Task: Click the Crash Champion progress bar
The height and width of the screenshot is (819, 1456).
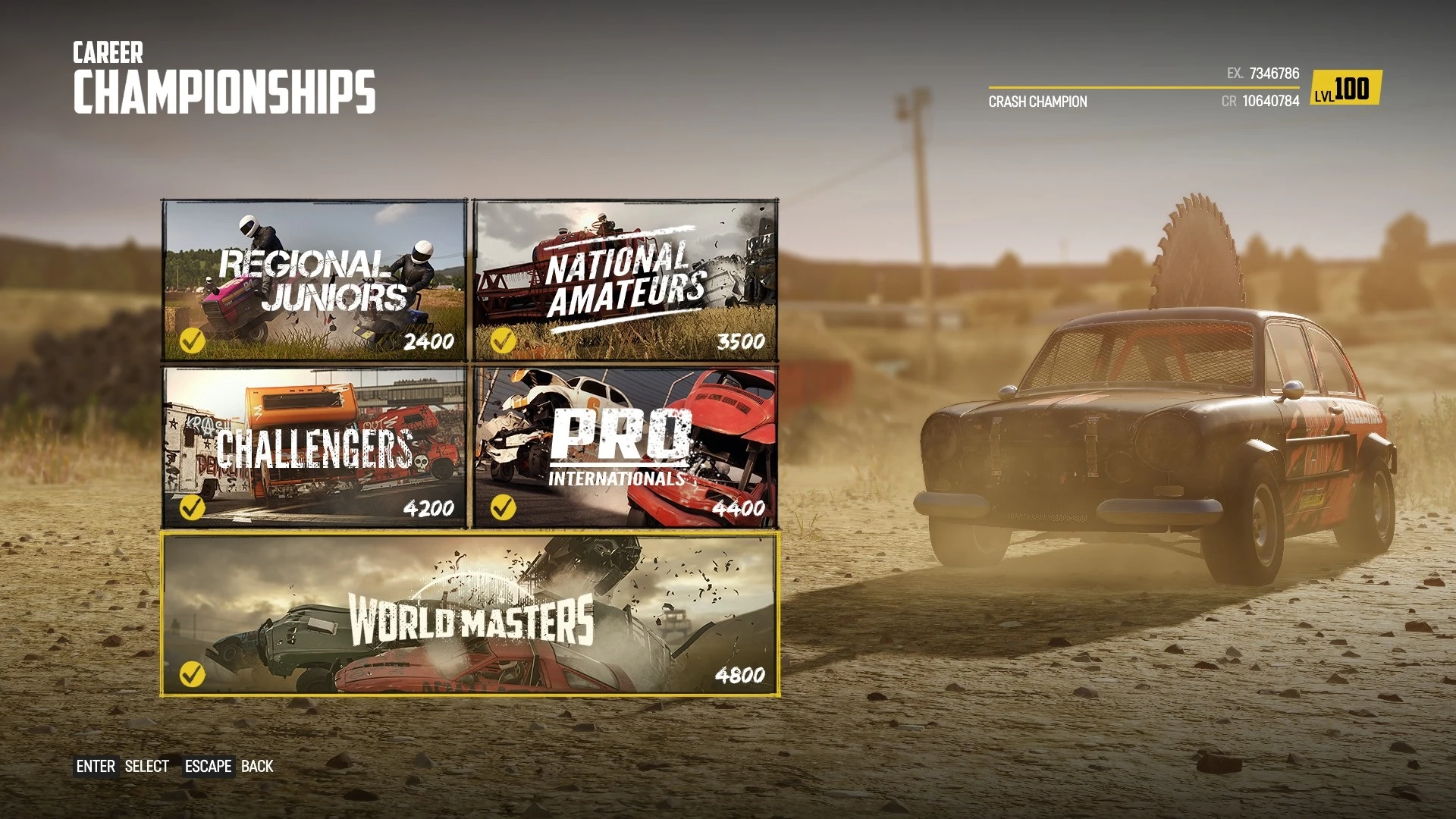Action: coord(1145,89)
